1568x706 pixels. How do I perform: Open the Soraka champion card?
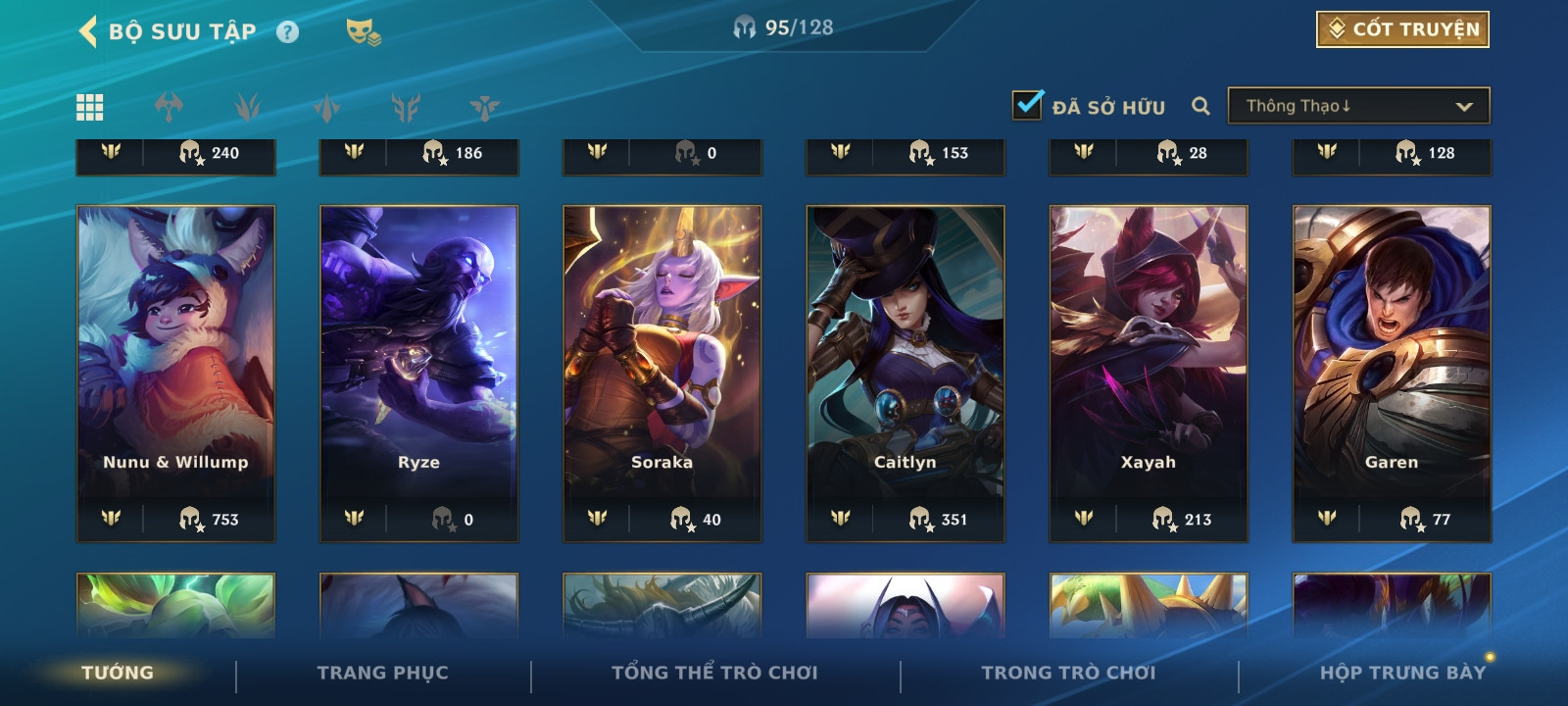point(662,373)
